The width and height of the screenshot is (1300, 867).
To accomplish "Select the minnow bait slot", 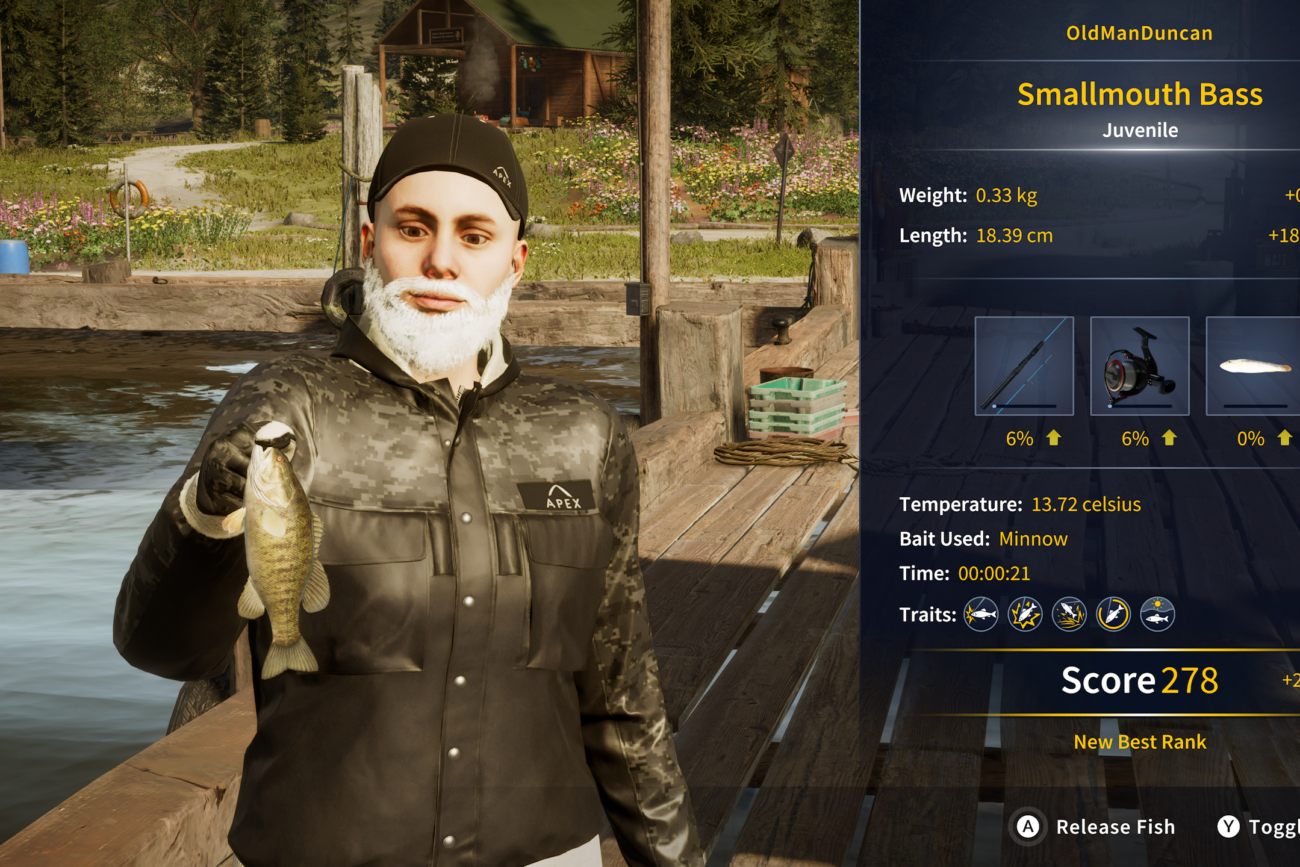I will tap(1253, 366).
